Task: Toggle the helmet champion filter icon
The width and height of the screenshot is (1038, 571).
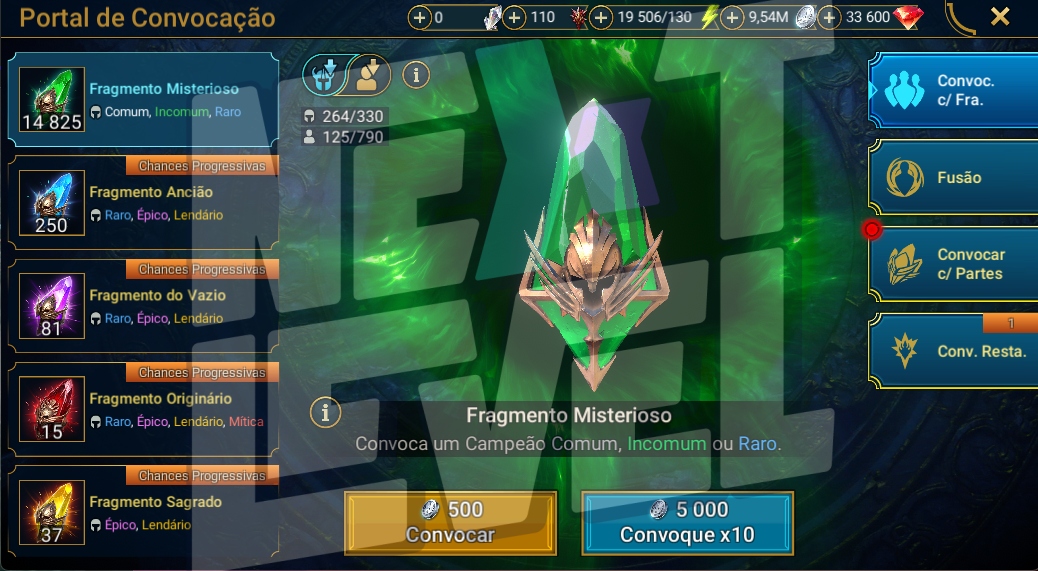Action: click(325, 74)
